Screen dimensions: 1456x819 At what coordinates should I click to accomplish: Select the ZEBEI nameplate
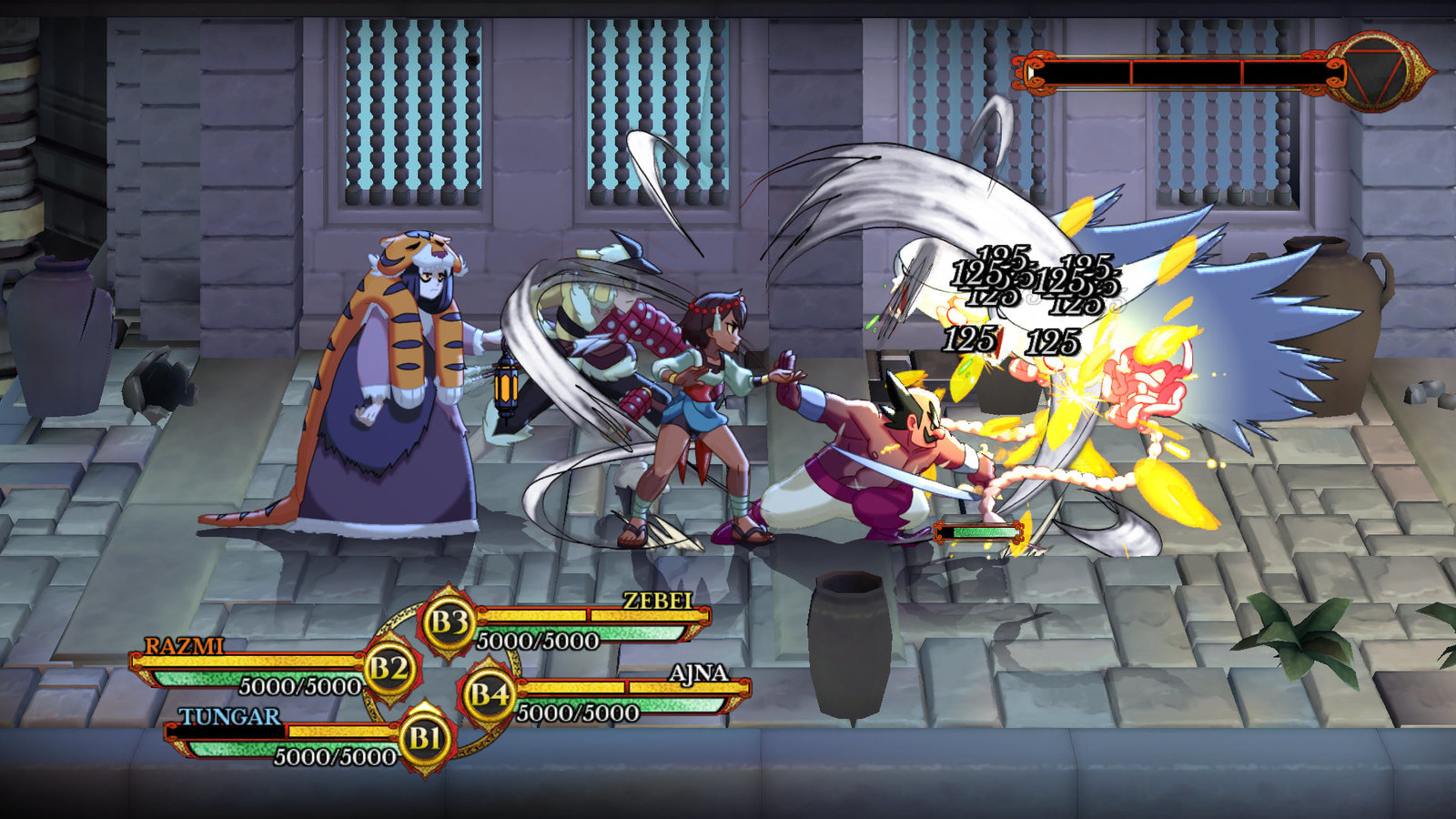click(x=657, y=601)
